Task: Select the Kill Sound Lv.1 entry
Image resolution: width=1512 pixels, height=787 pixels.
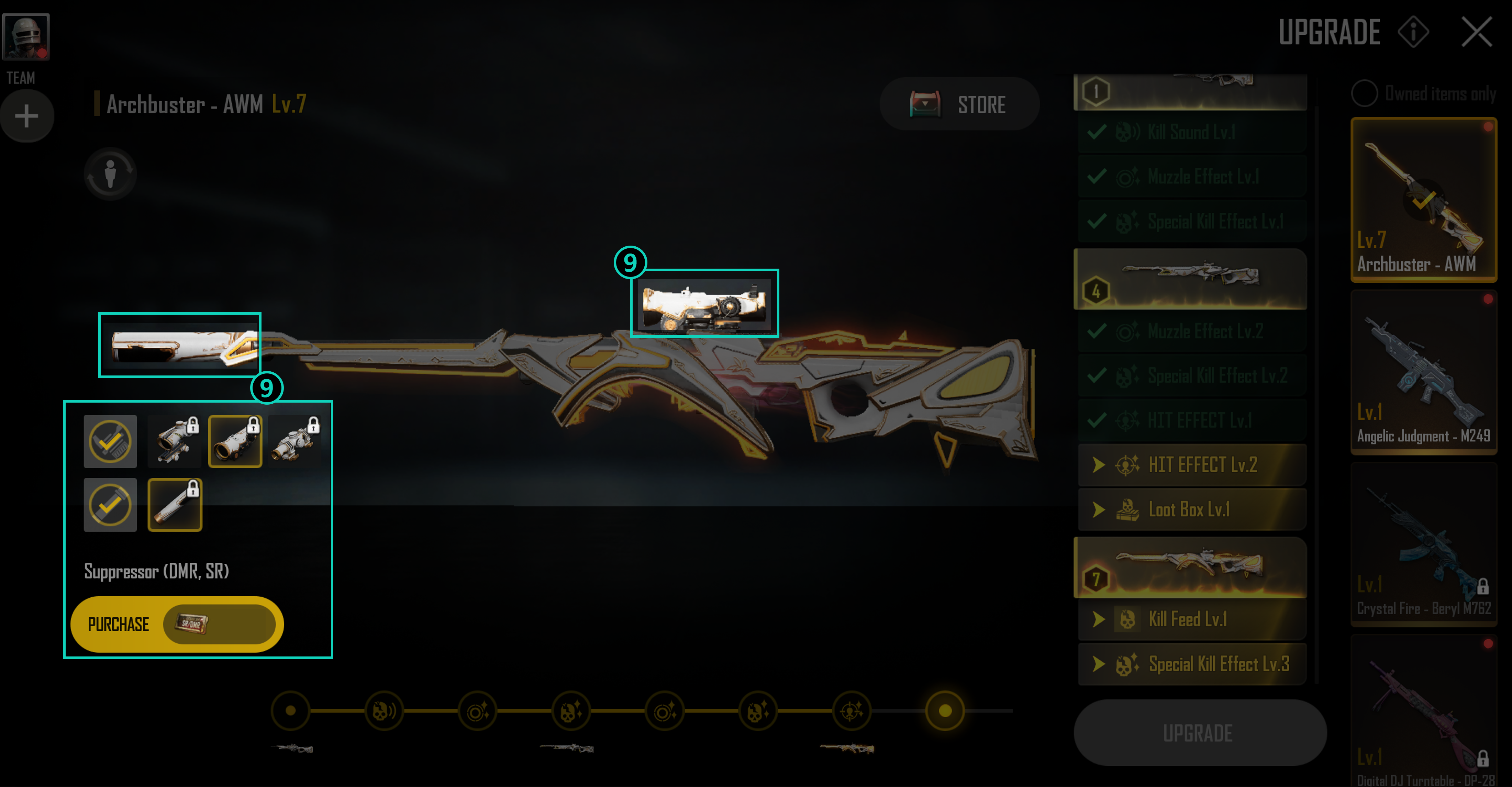Action: click(x=1191, y=132)
